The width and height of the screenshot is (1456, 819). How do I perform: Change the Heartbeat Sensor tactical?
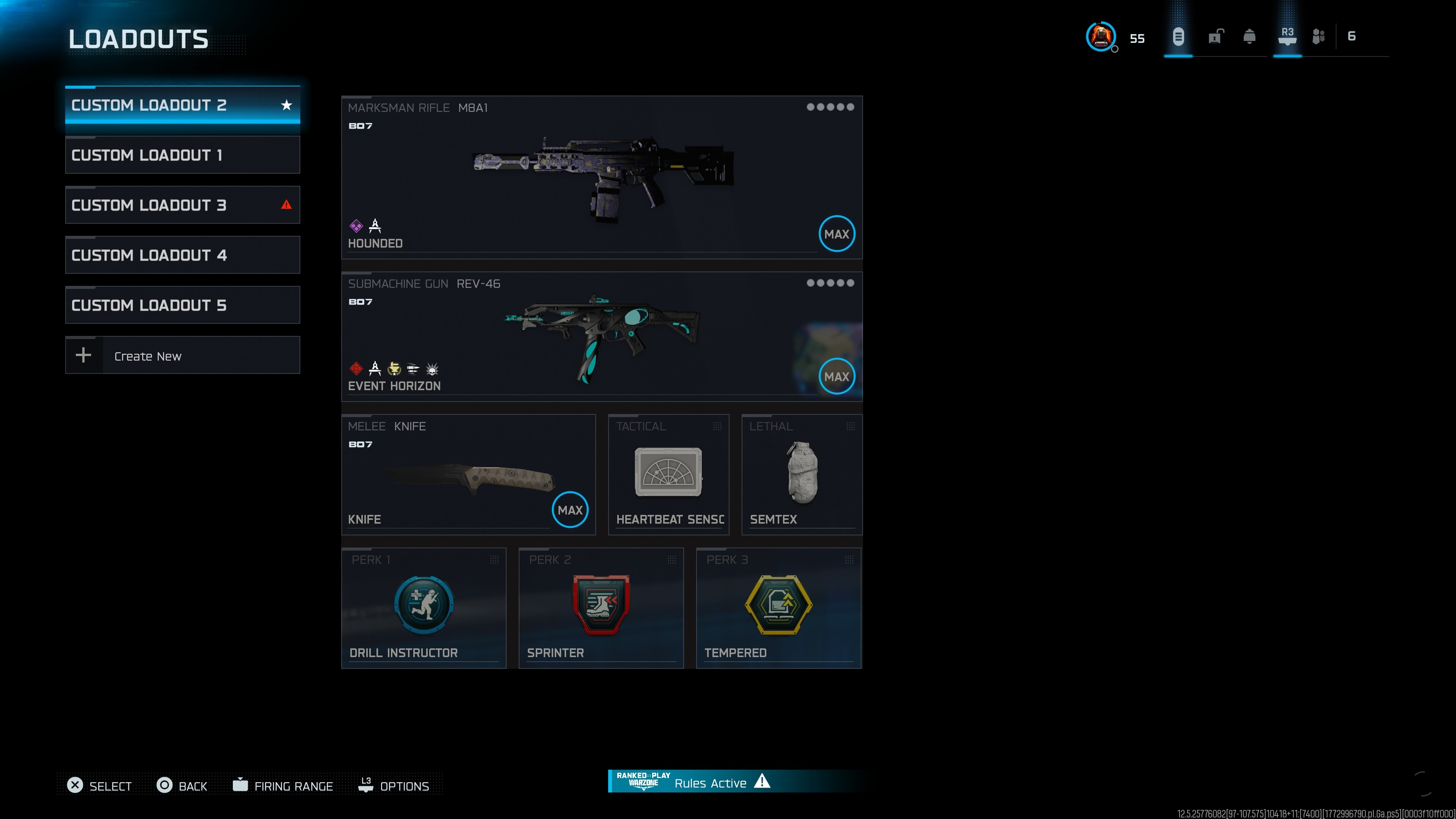click(668, 475)
